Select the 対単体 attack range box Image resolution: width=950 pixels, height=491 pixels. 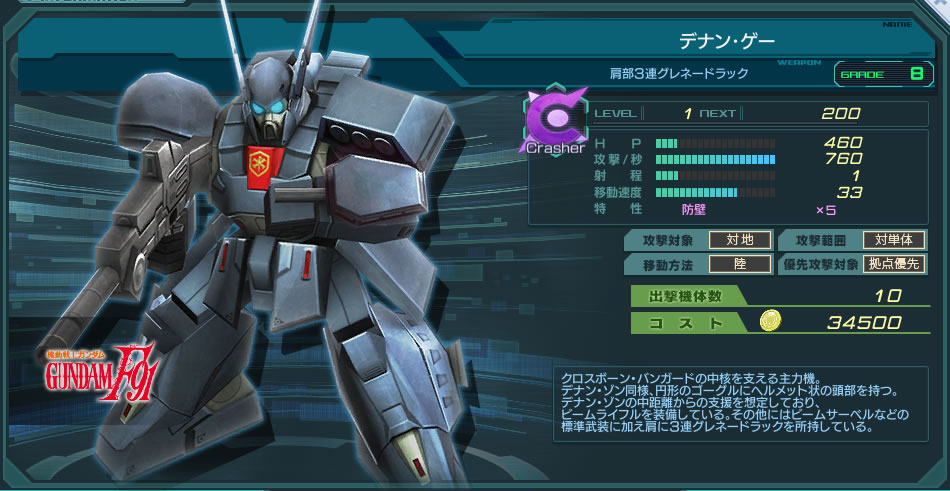895,240
